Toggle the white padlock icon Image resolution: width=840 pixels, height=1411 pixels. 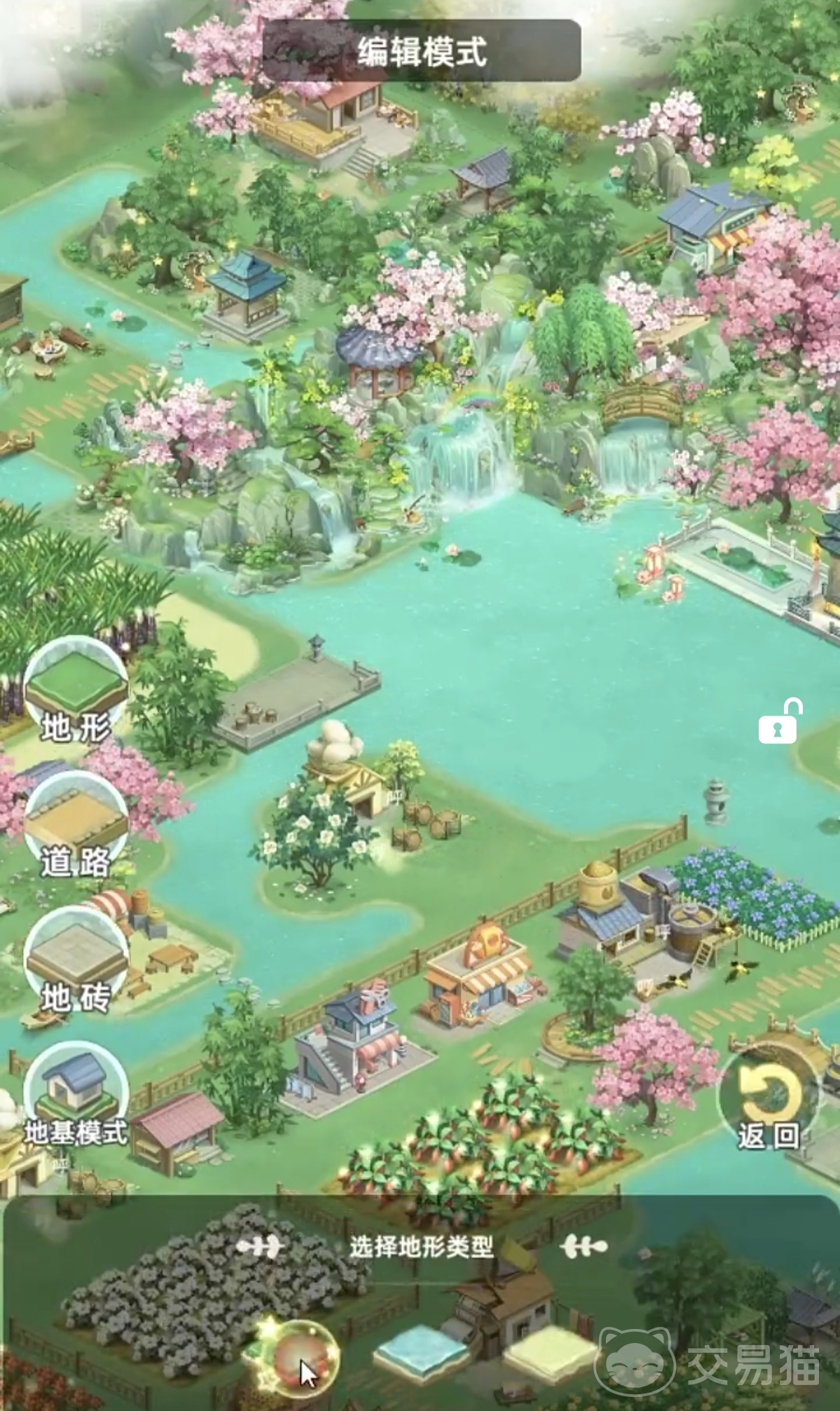click(x=779, y=722)
